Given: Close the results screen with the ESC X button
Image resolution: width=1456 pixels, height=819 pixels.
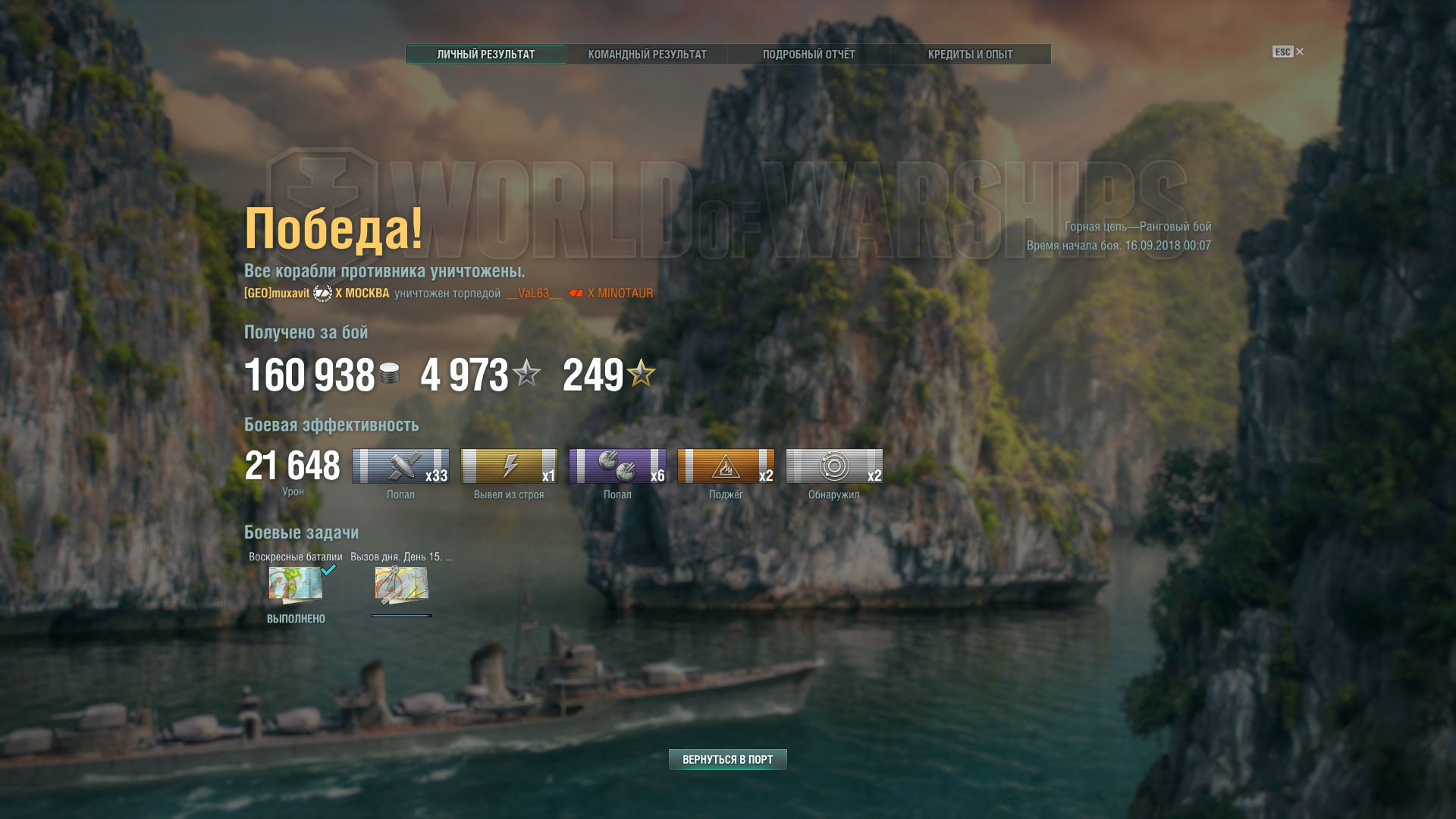Looking at the screenshot, I should [x=1299, y=52].
